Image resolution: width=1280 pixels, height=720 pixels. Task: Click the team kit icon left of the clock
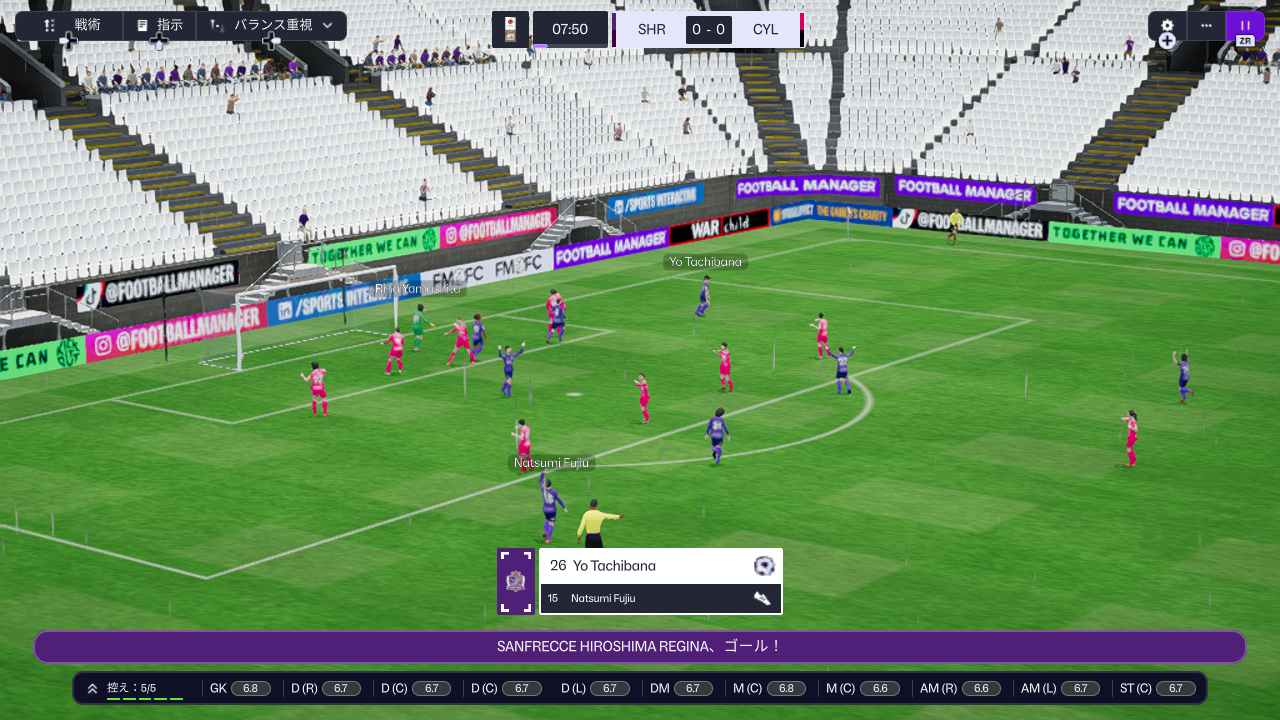tap(510, 29)
